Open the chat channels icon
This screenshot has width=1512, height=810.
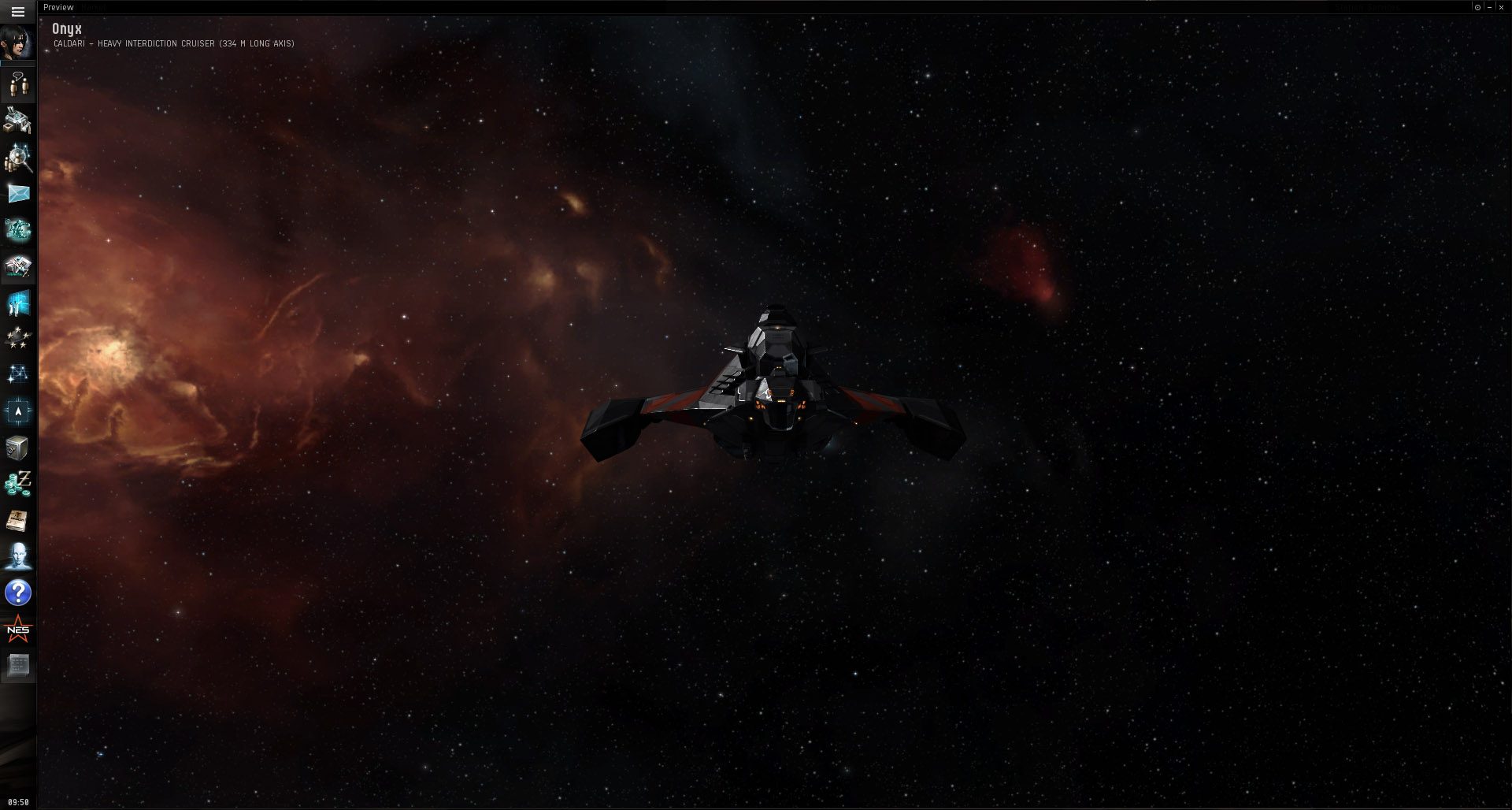pos(18,84)
